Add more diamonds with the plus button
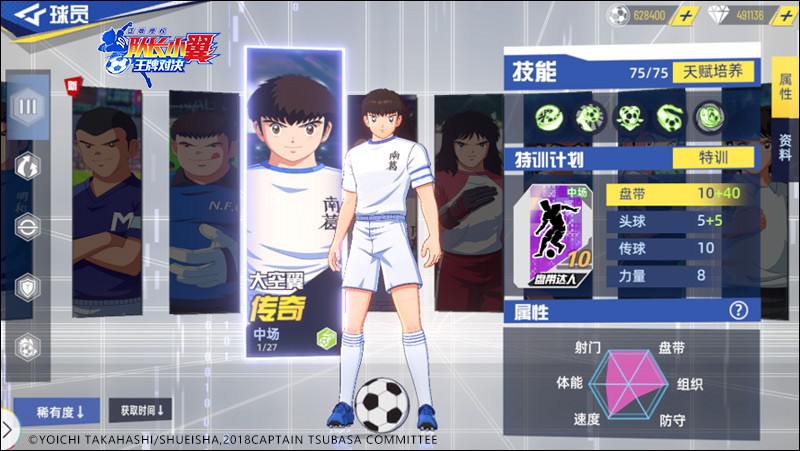This screenshot has height=451, width=800. (x=785, y=16)
